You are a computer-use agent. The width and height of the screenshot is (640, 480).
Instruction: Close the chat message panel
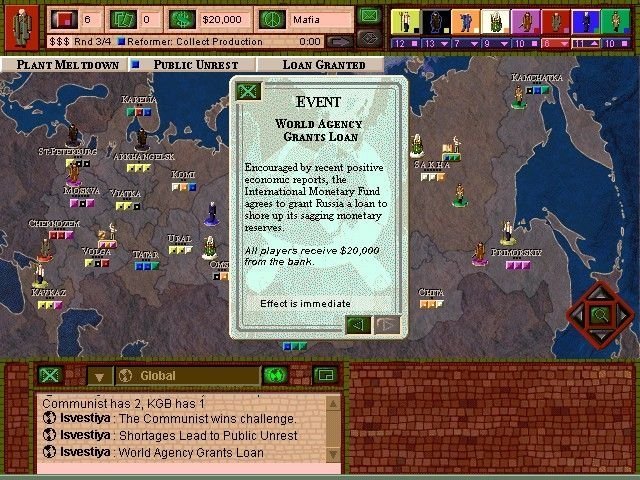click(50, 376)
